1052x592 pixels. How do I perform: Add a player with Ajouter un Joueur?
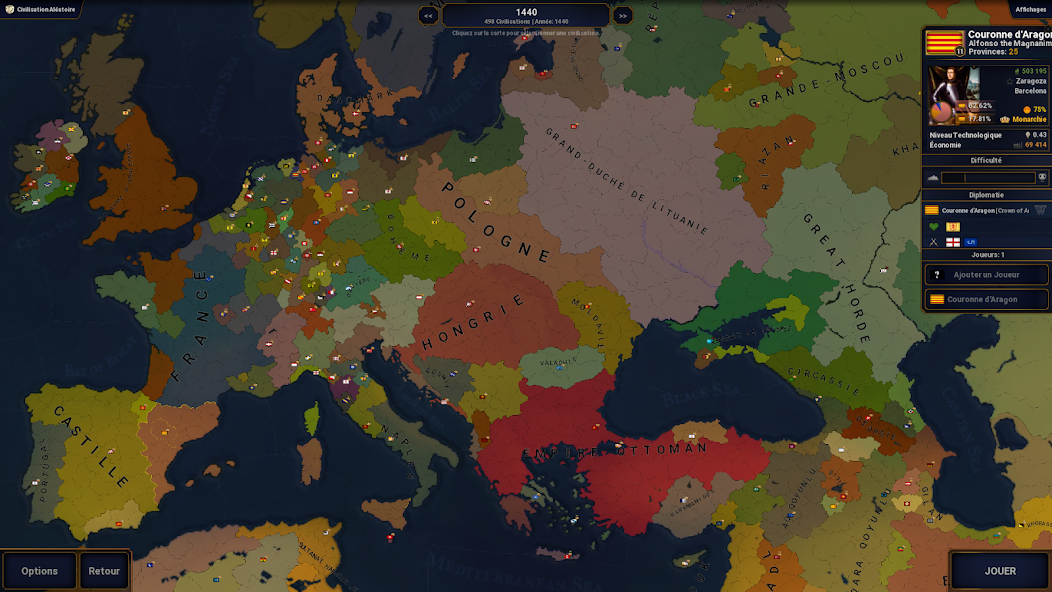coord(986,275)
